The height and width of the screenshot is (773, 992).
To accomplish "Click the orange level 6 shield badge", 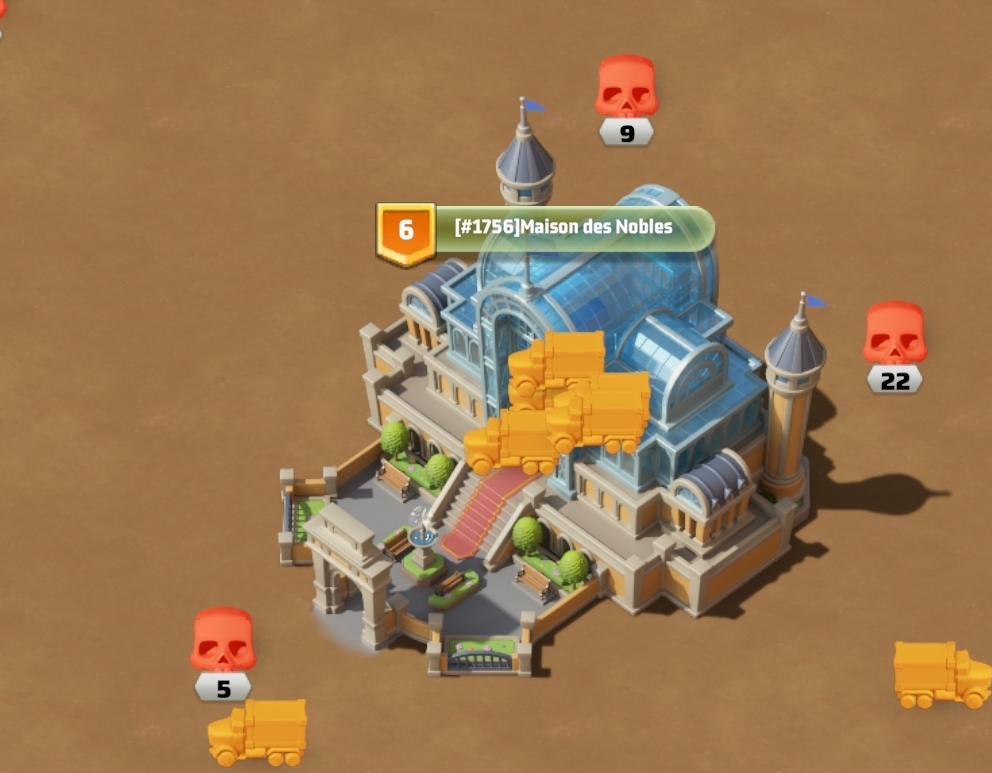I will click(x=405, y=231).
